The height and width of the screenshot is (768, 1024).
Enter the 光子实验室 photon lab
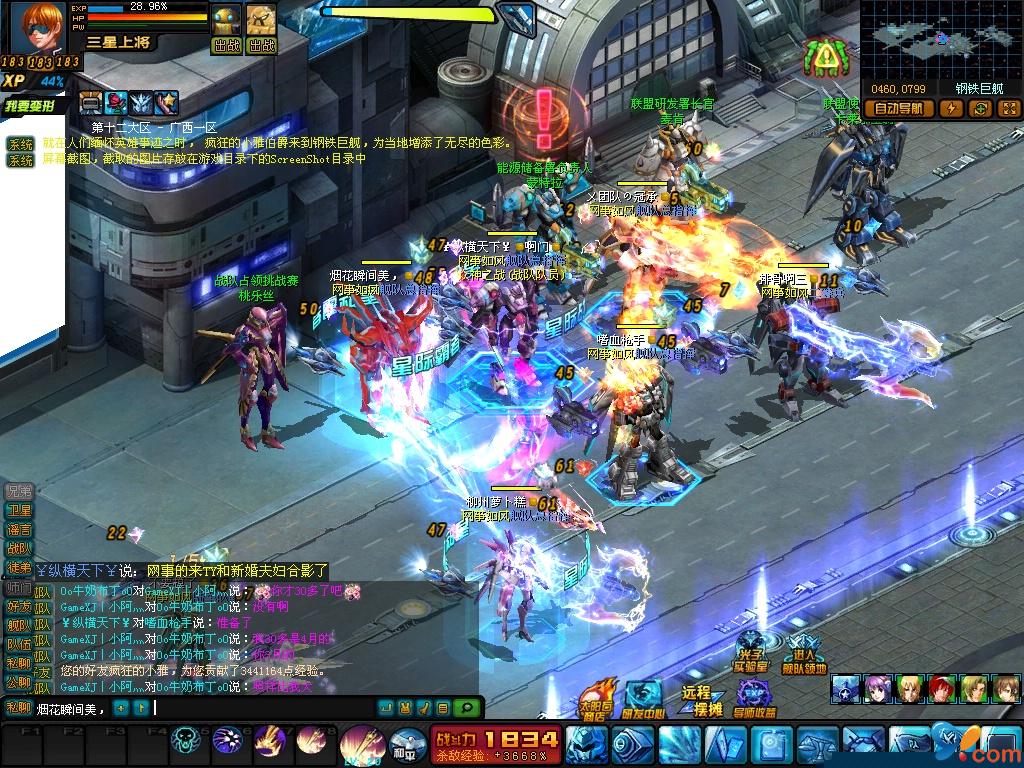coord(755,652)
